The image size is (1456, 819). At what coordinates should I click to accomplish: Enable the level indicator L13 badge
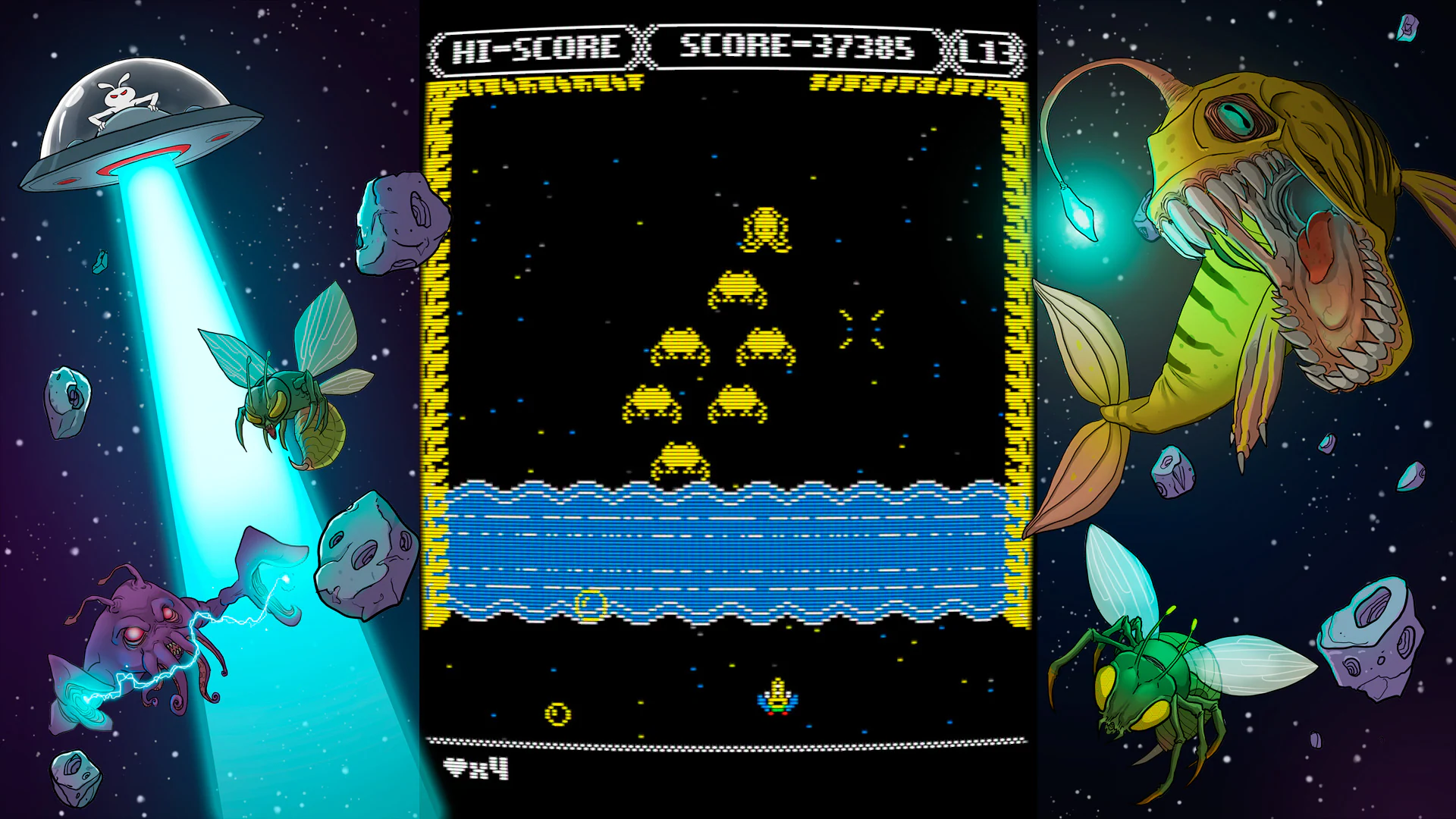coord(984,48)
